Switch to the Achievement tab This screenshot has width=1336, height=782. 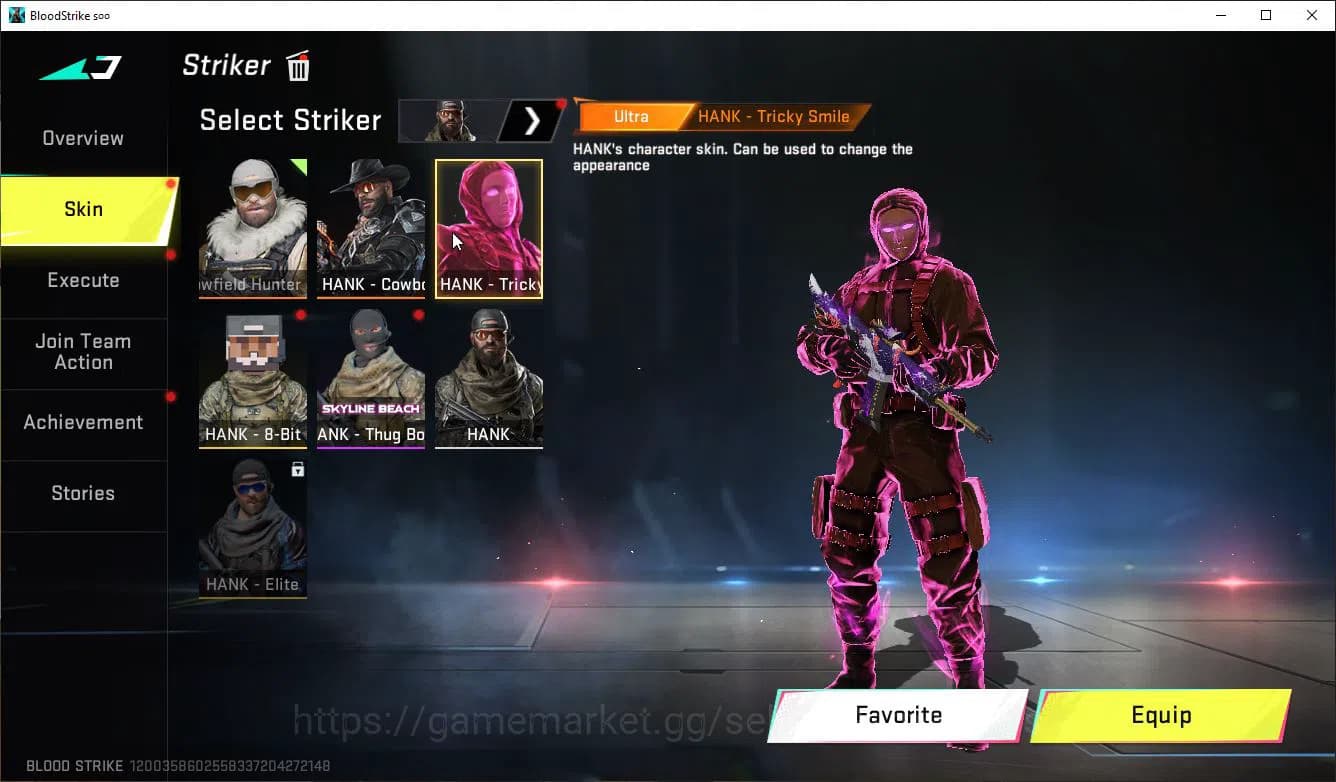(x=83, y=422)
